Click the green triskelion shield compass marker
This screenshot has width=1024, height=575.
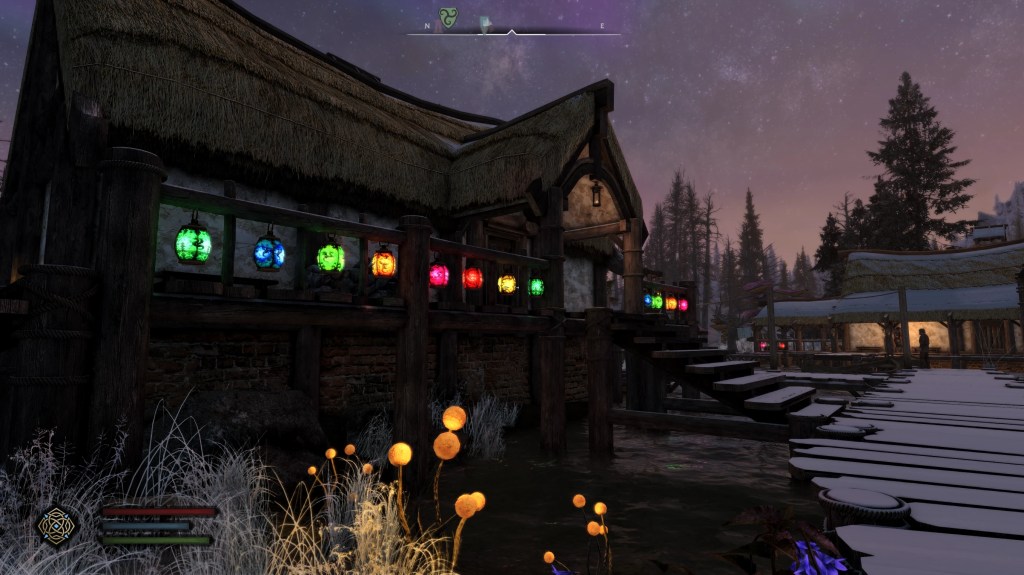click(449, 18)
